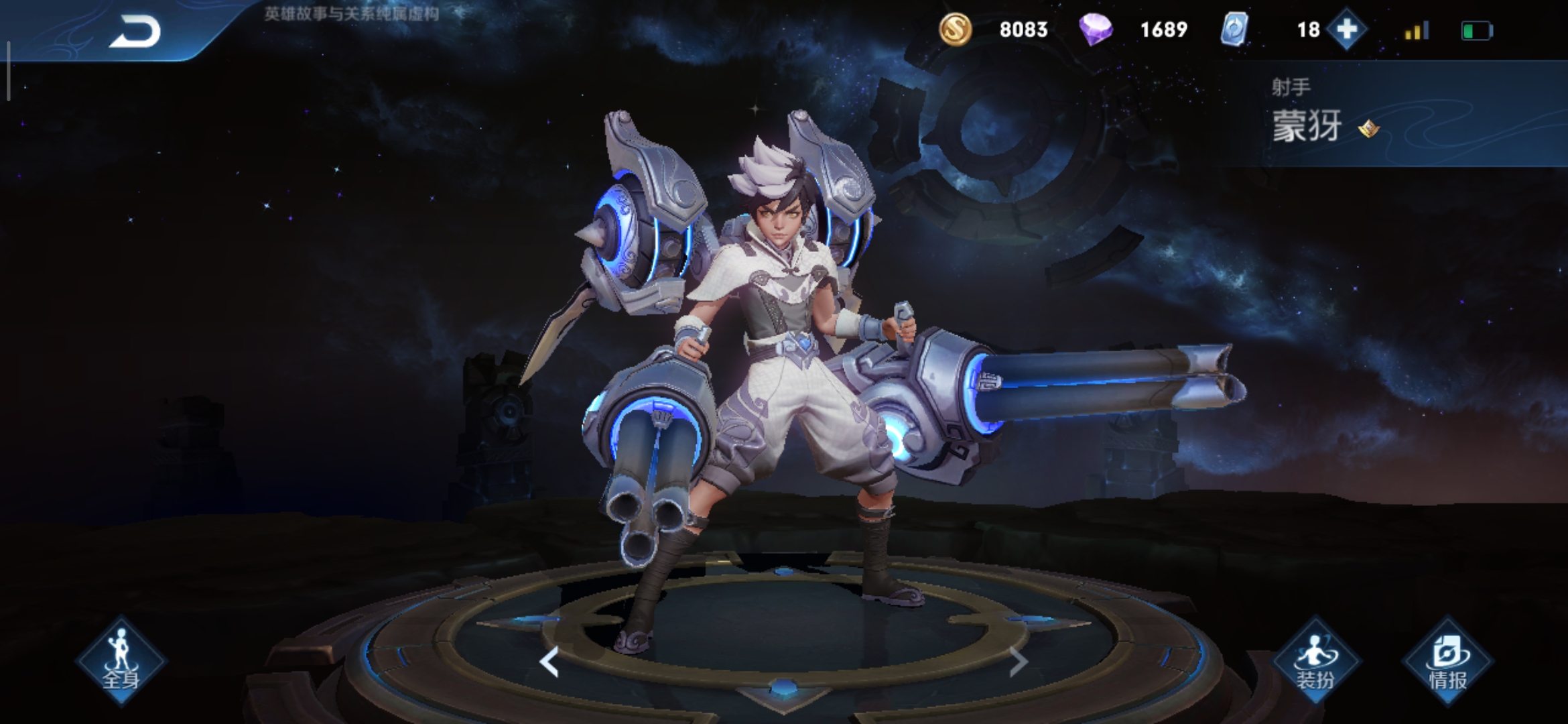Viewport: 1568px width, 724px height.
Task: Click the gold coin currency icon
Action: [955, 29]
